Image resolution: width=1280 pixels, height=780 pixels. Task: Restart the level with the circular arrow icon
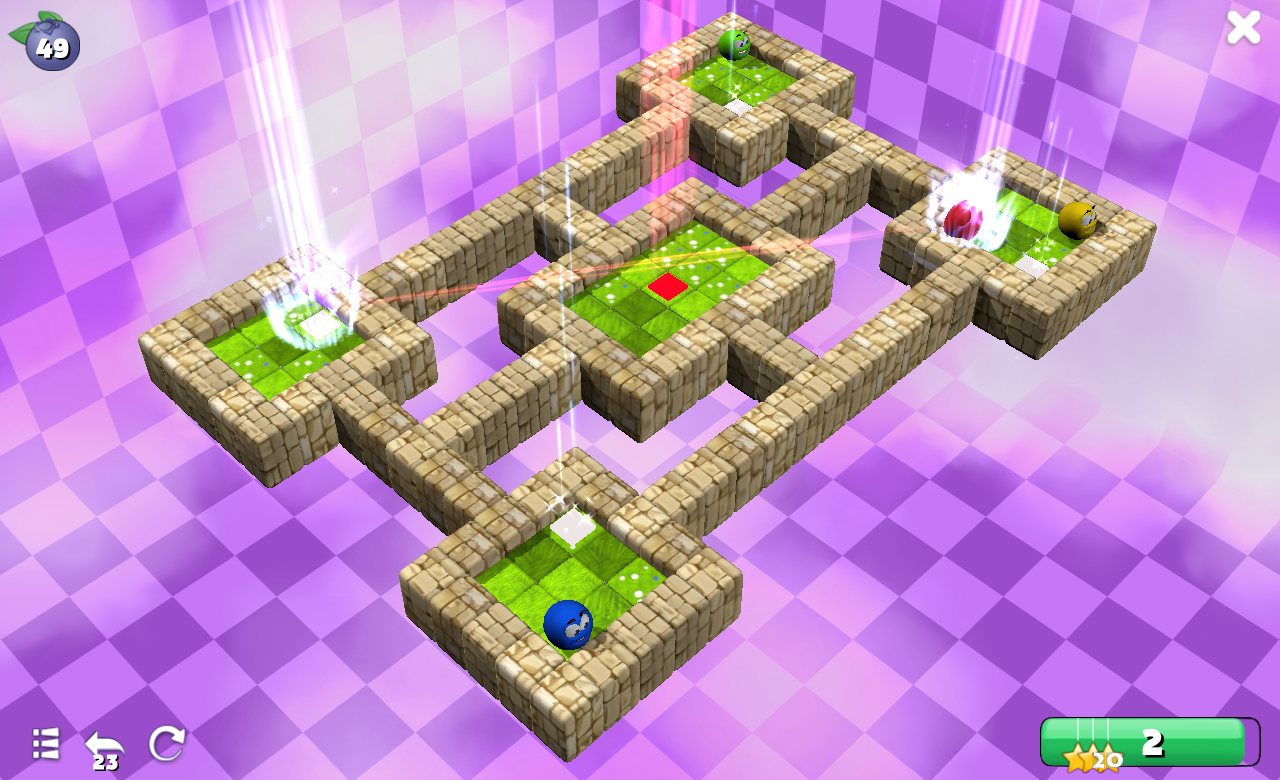pos(168,742)
